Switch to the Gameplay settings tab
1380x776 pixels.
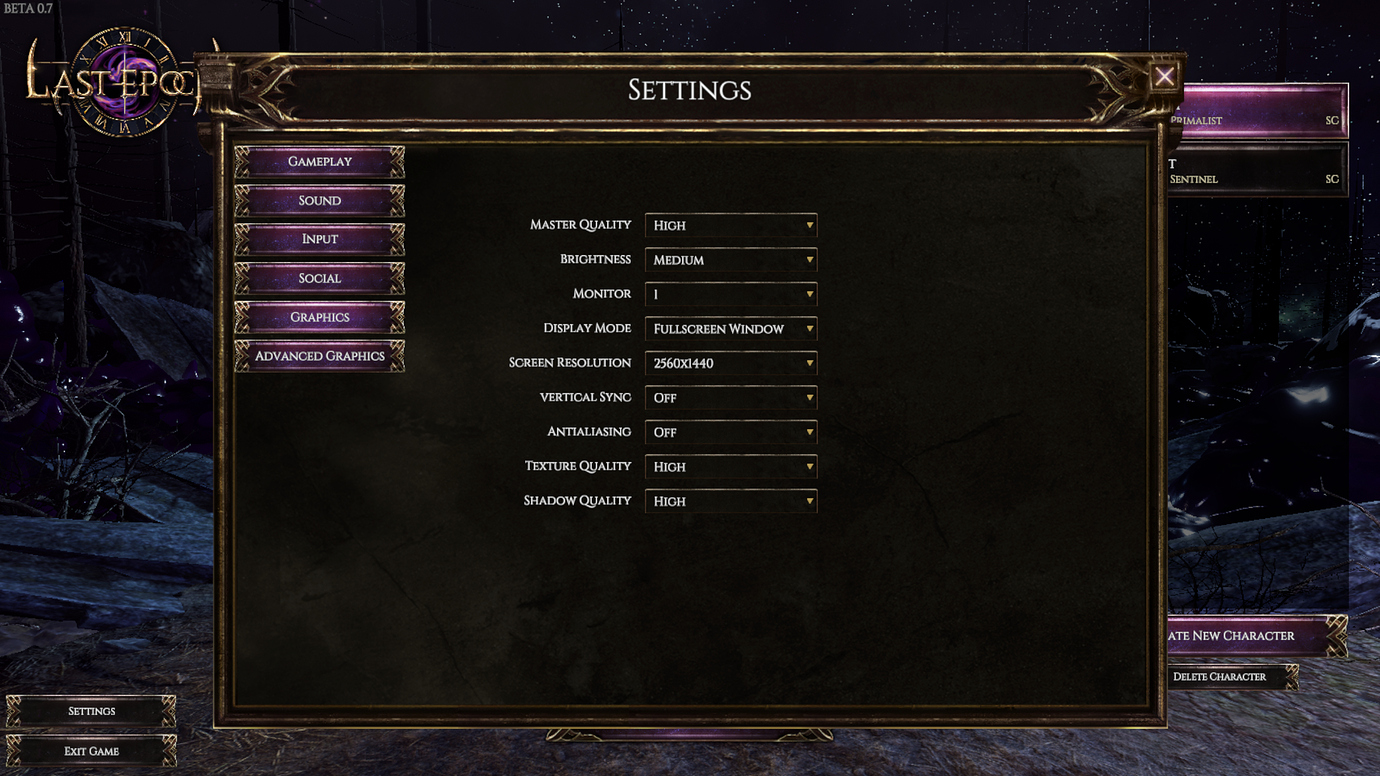(319, 161)
